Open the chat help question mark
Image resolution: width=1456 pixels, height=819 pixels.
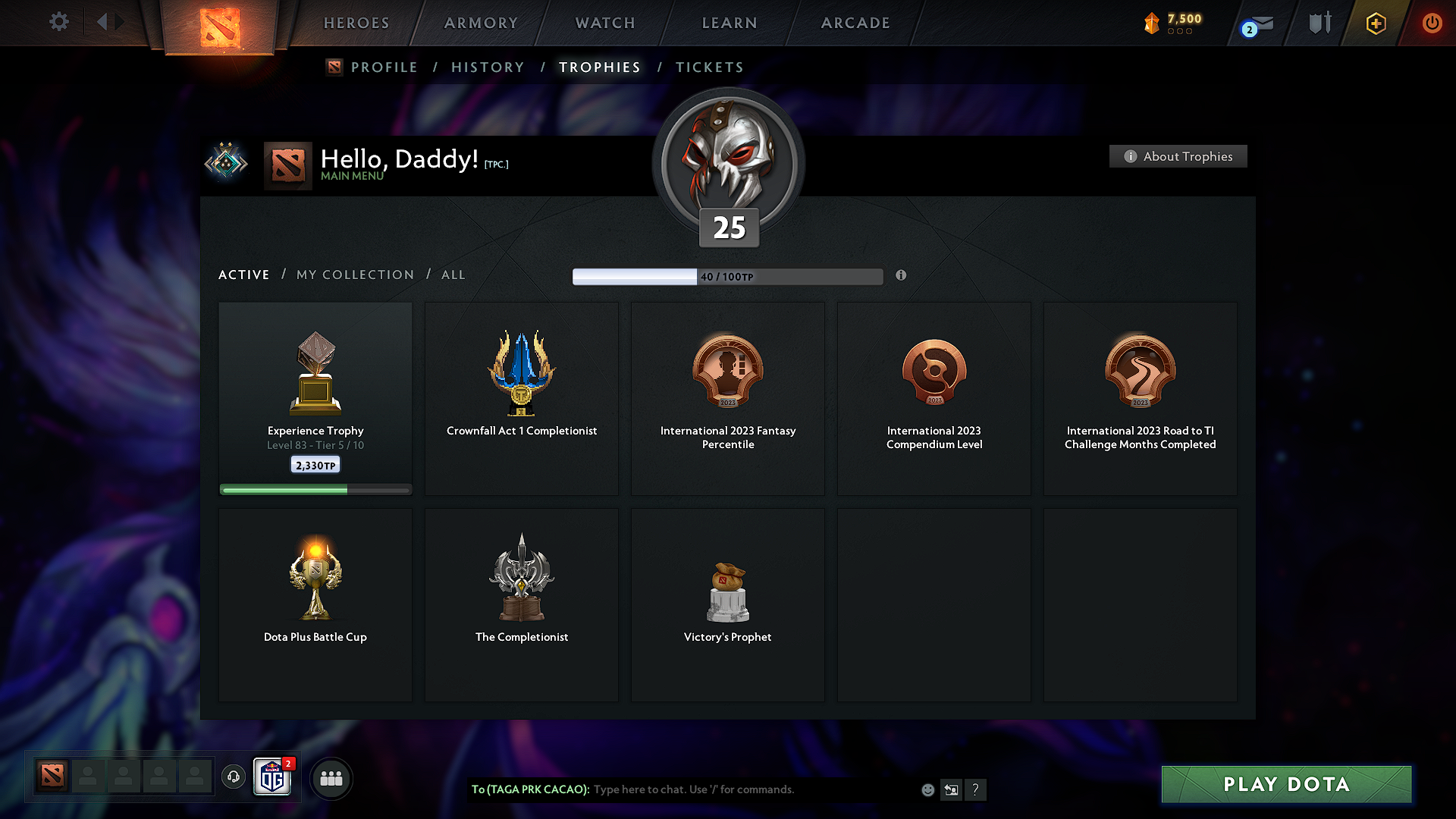pyautogui.click(x=976, y=790)
